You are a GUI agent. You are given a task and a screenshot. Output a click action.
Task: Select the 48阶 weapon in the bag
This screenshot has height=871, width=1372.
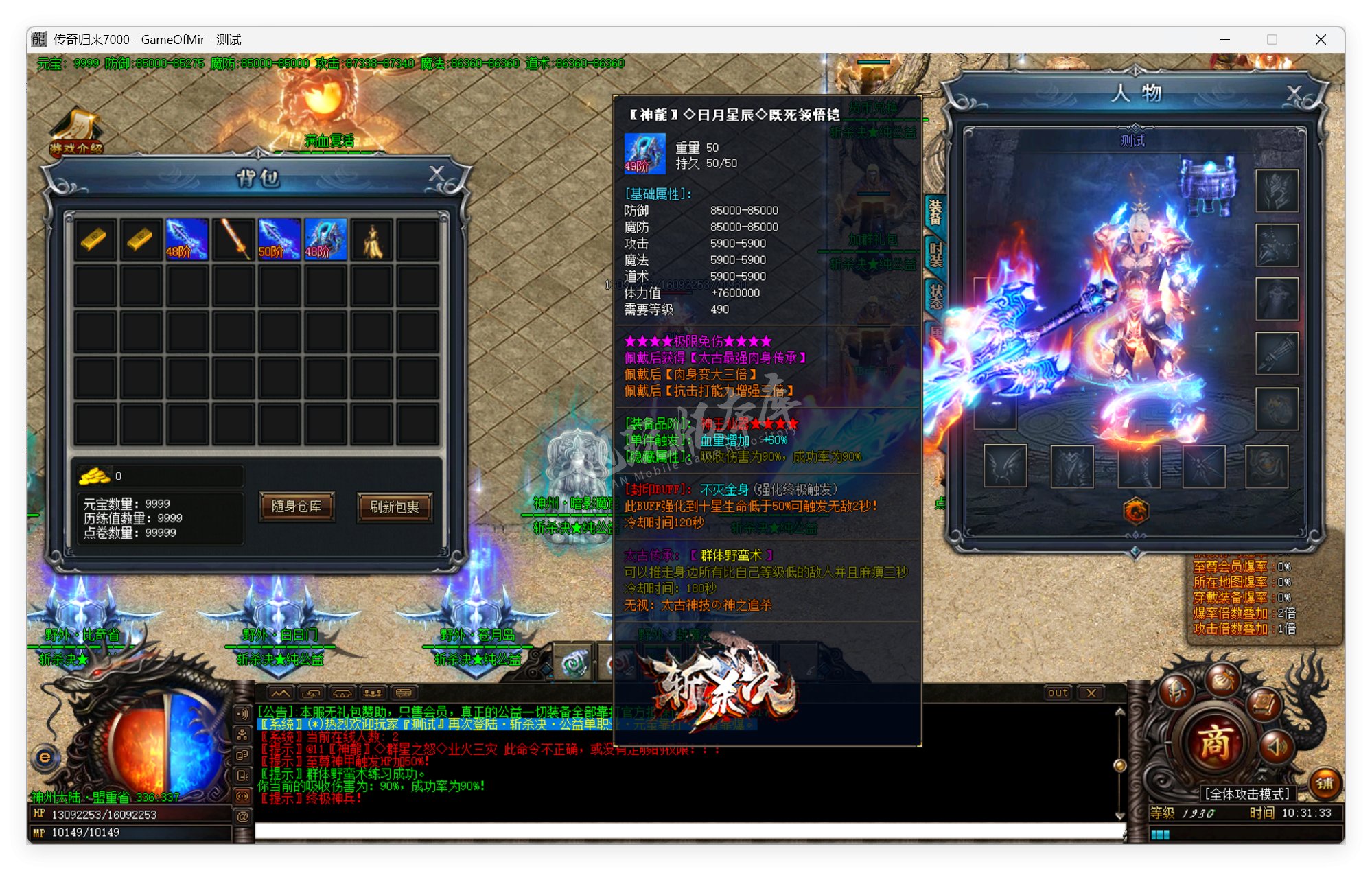(186, 238)
